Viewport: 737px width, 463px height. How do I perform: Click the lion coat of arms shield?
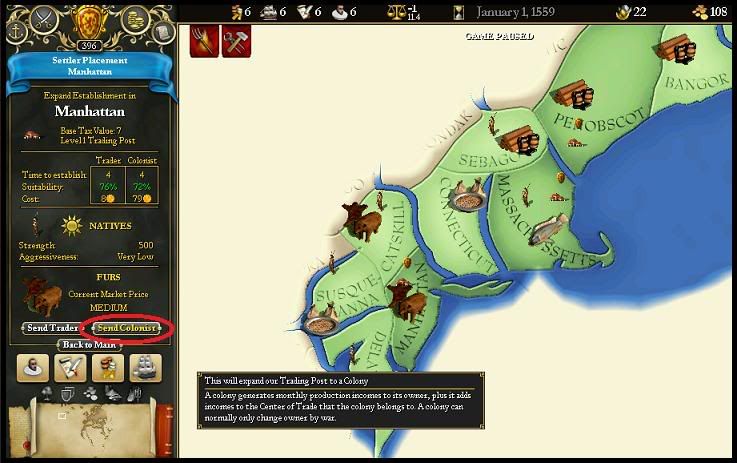click(x=90, y=20)
